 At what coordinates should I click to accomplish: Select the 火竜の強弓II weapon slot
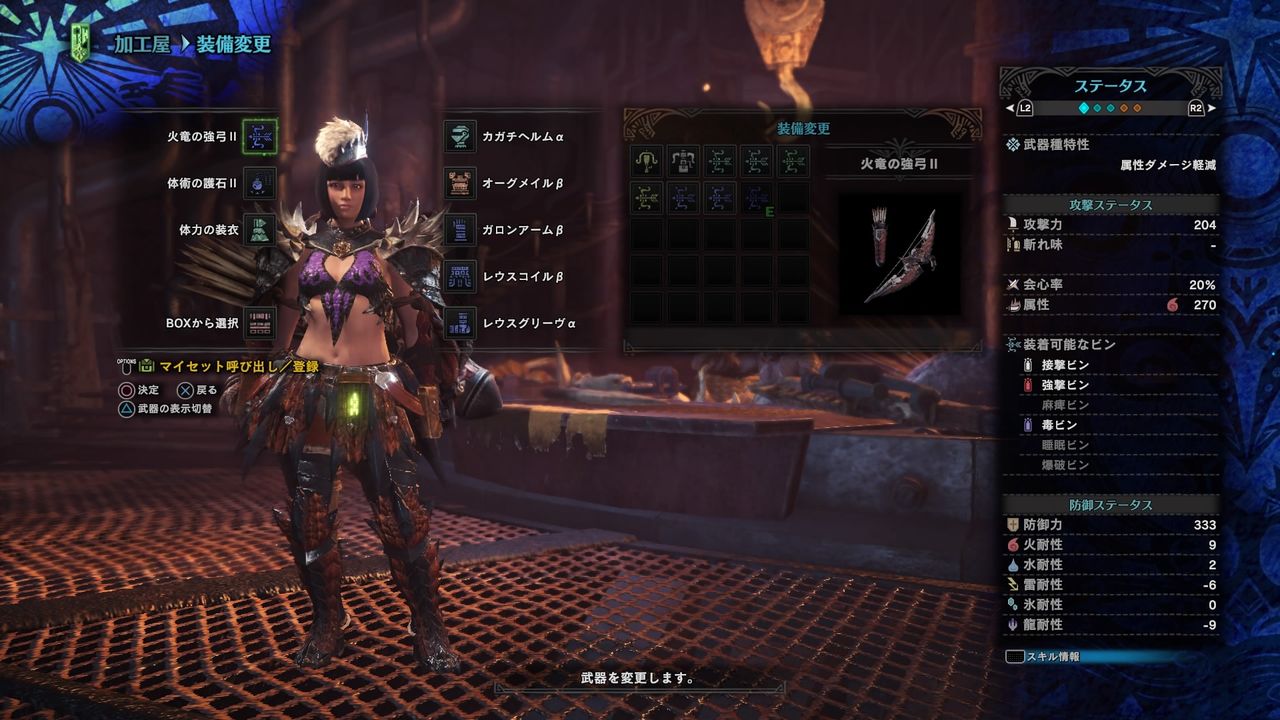tap(260, 135)
